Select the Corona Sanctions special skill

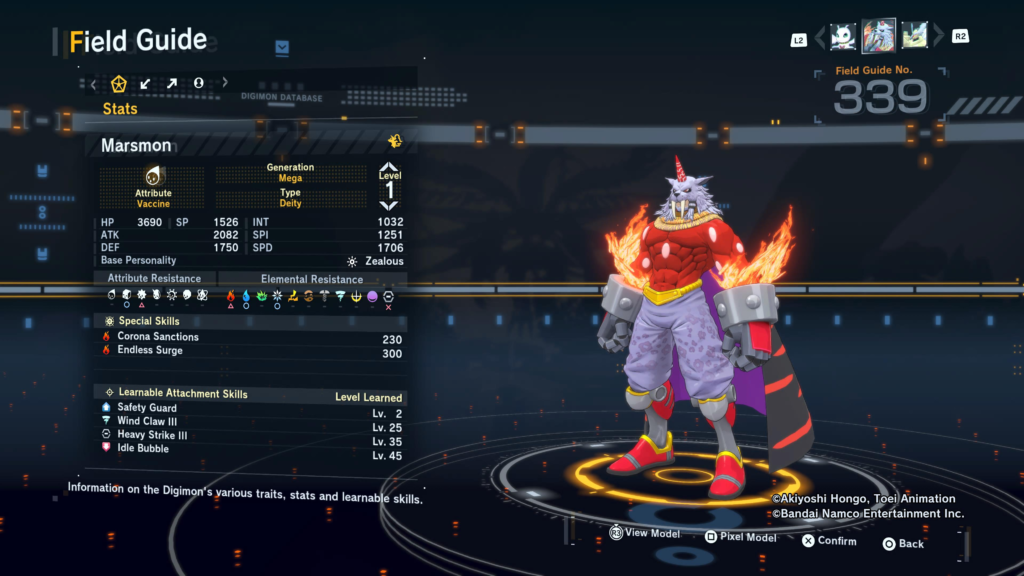click(158, 337)
